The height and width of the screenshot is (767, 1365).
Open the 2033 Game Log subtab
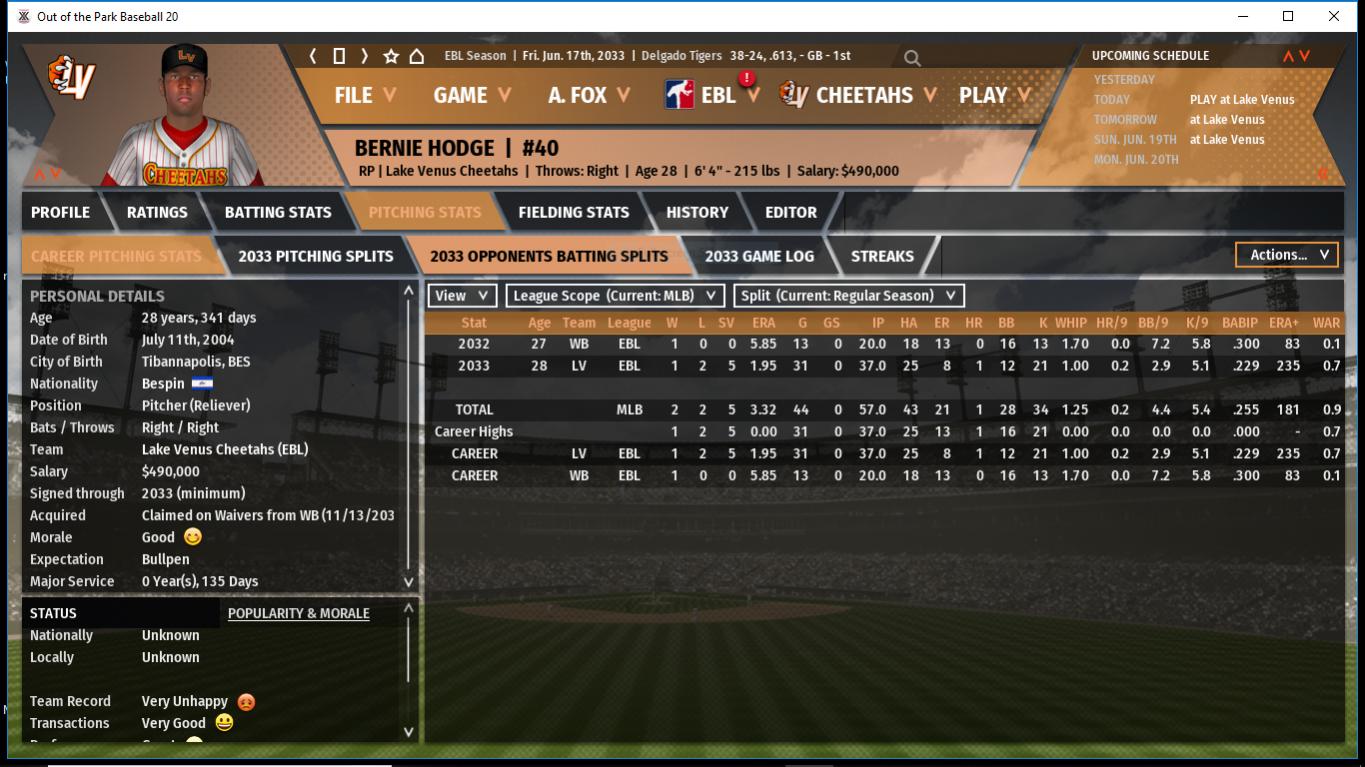click(x=759, y=256)
